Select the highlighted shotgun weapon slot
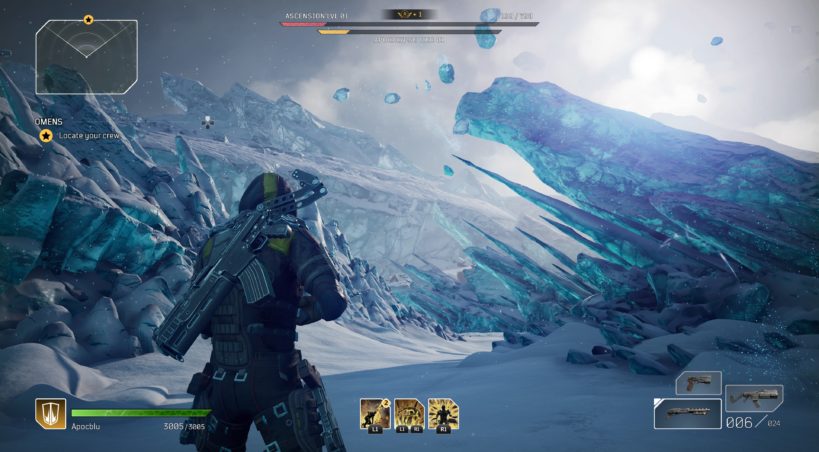 pos(688,412)
